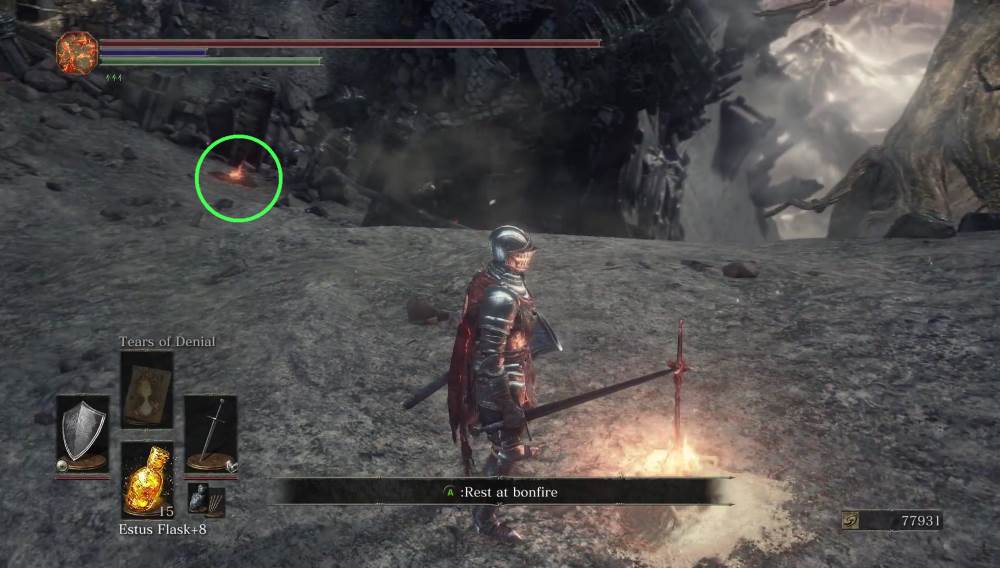Select the Tears of Denial spell slot
1000x568 pixels.
[x=146, y=391]
